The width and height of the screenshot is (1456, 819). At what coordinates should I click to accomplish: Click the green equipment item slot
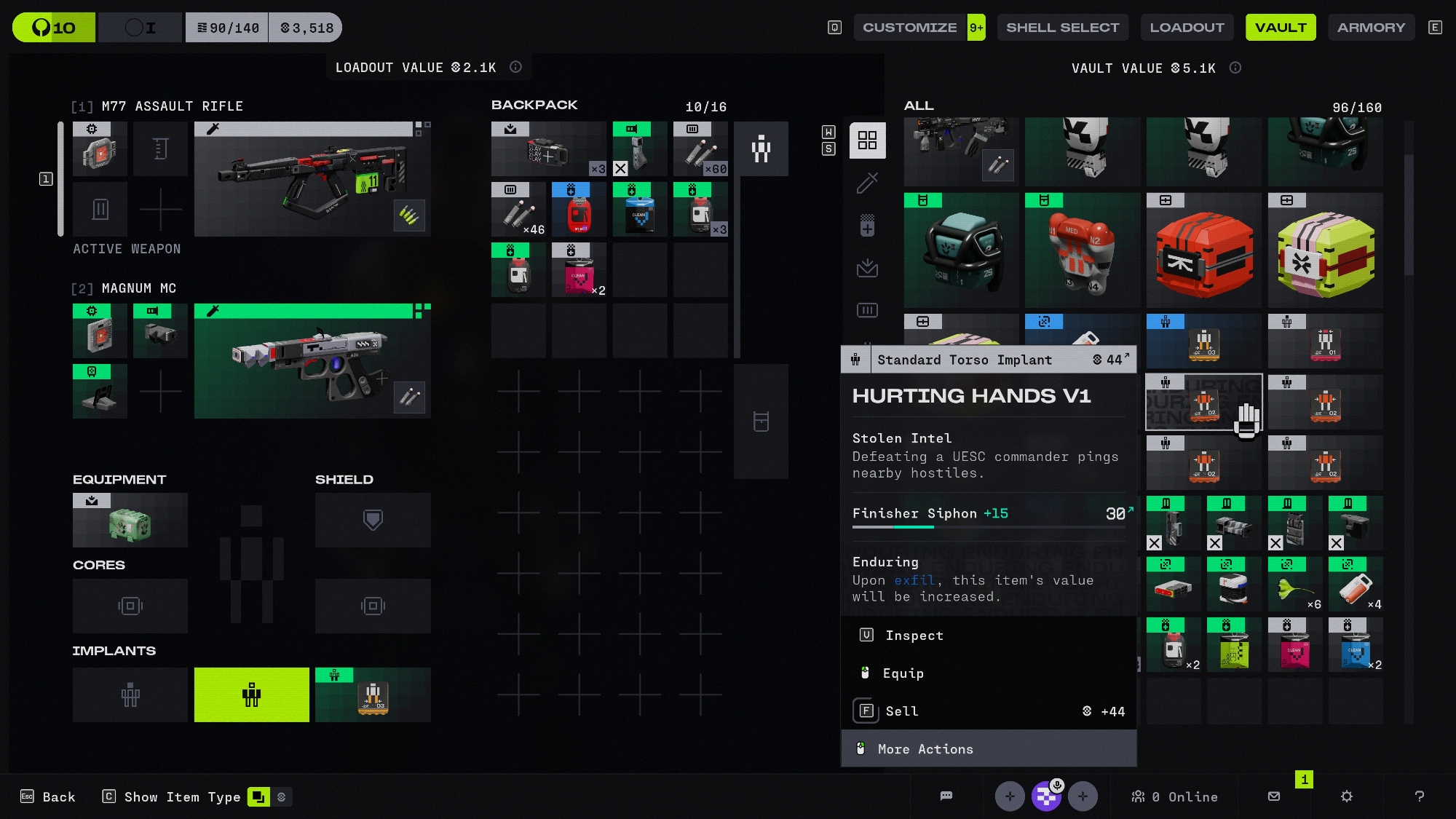[130, 521]
